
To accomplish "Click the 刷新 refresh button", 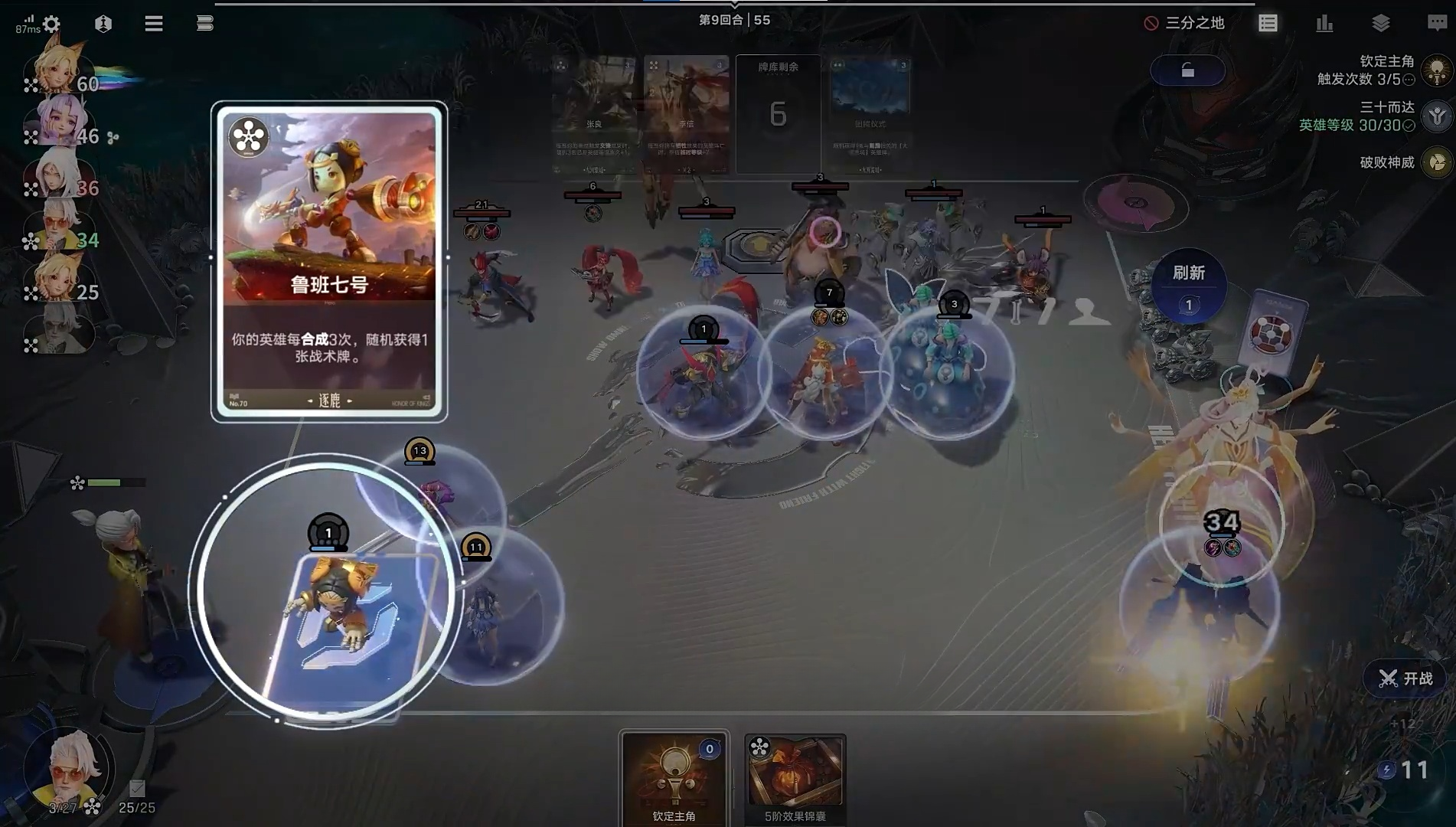I will pos(1188,285).
